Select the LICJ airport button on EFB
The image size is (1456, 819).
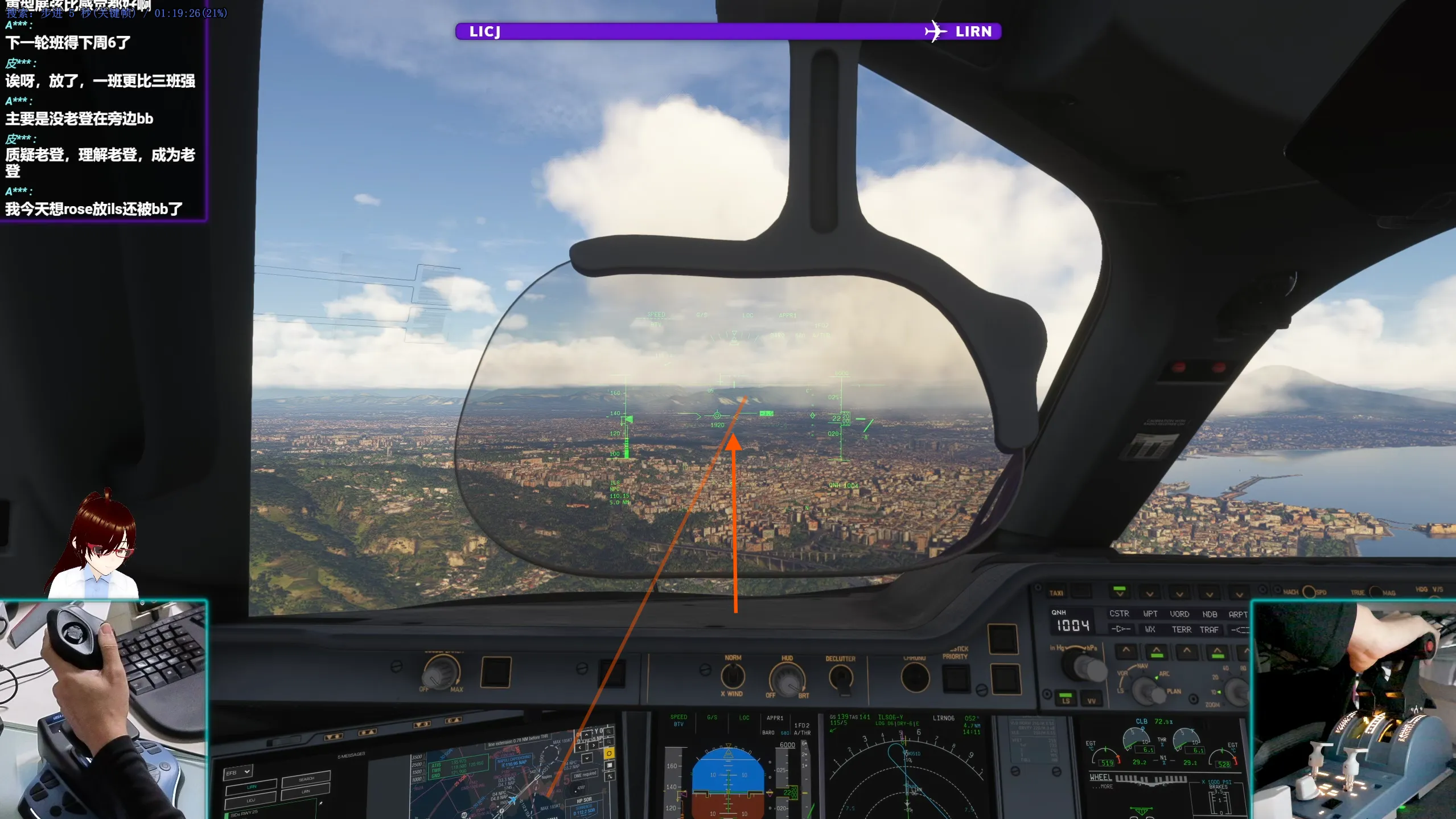250,800
